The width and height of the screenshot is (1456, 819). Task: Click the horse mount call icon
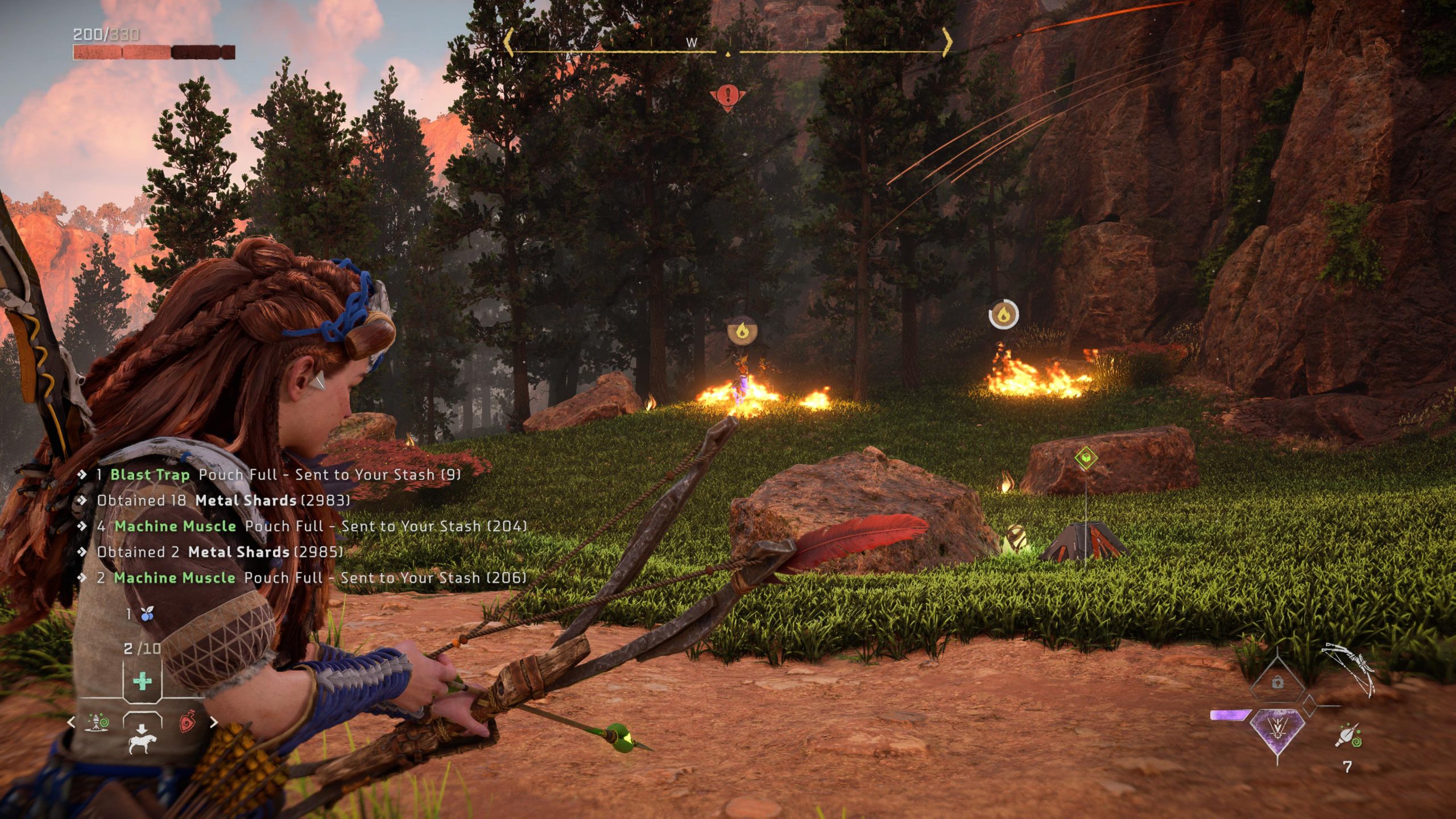point(143,744)
